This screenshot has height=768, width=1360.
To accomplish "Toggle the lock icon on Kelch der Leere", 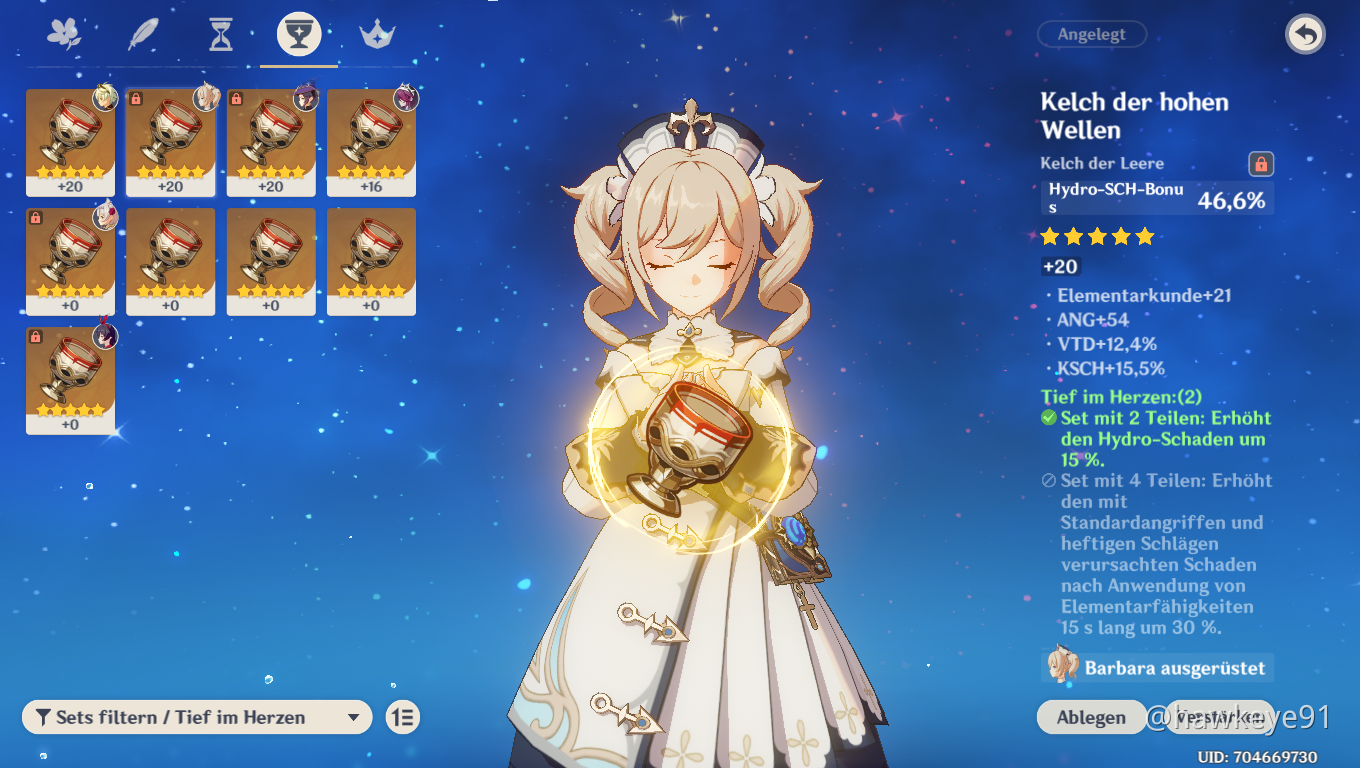I will tap(1261, 164).
